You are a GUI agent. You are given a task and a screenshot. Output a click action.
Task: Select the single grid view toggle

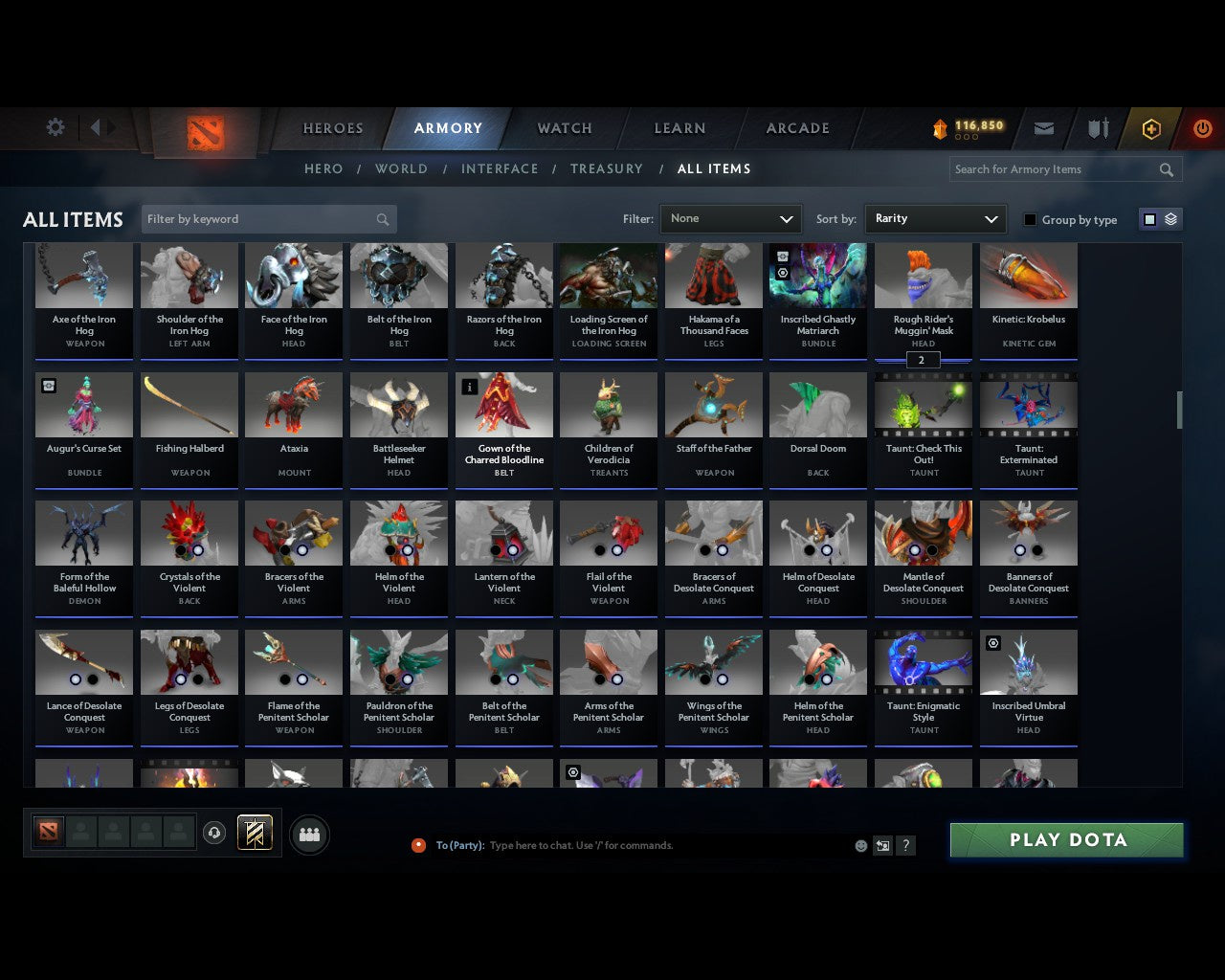(x=1148, y=218)
